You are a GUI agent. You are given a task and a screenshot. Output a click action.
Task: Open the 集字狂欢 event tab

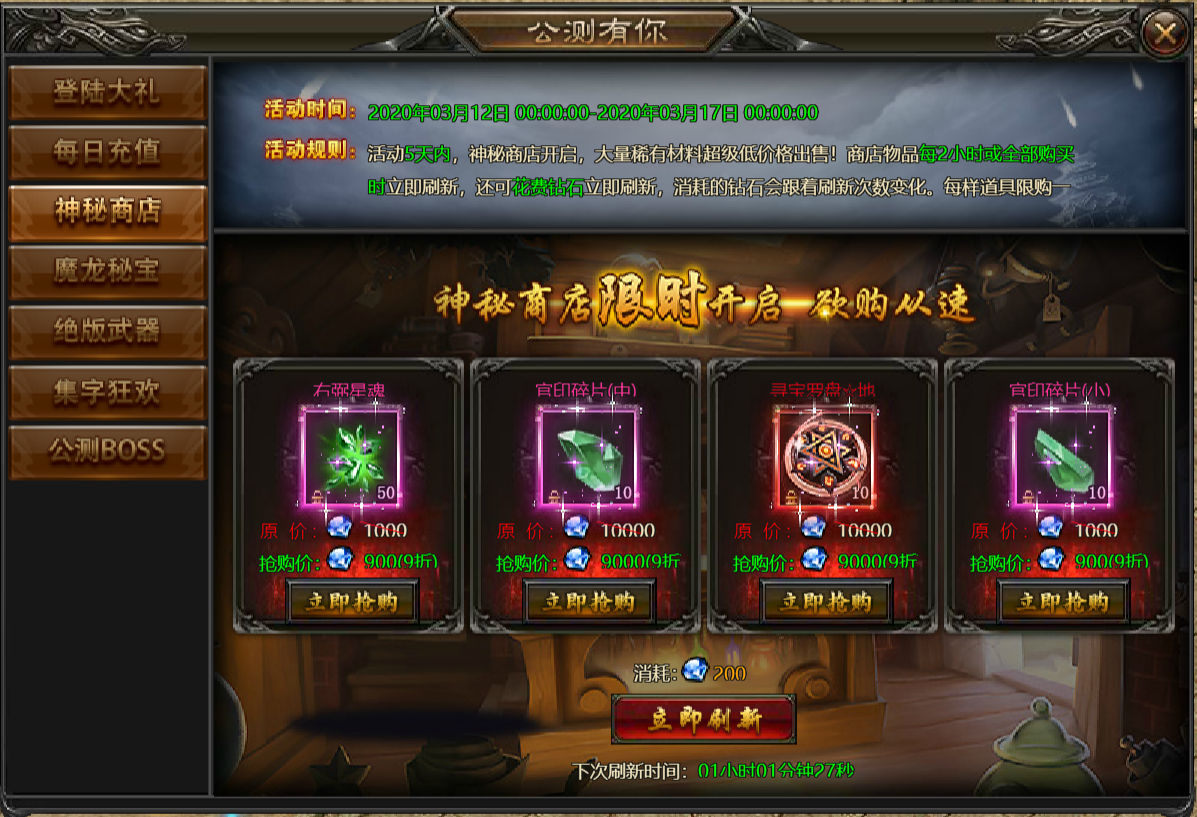click(x=107, y=391)
